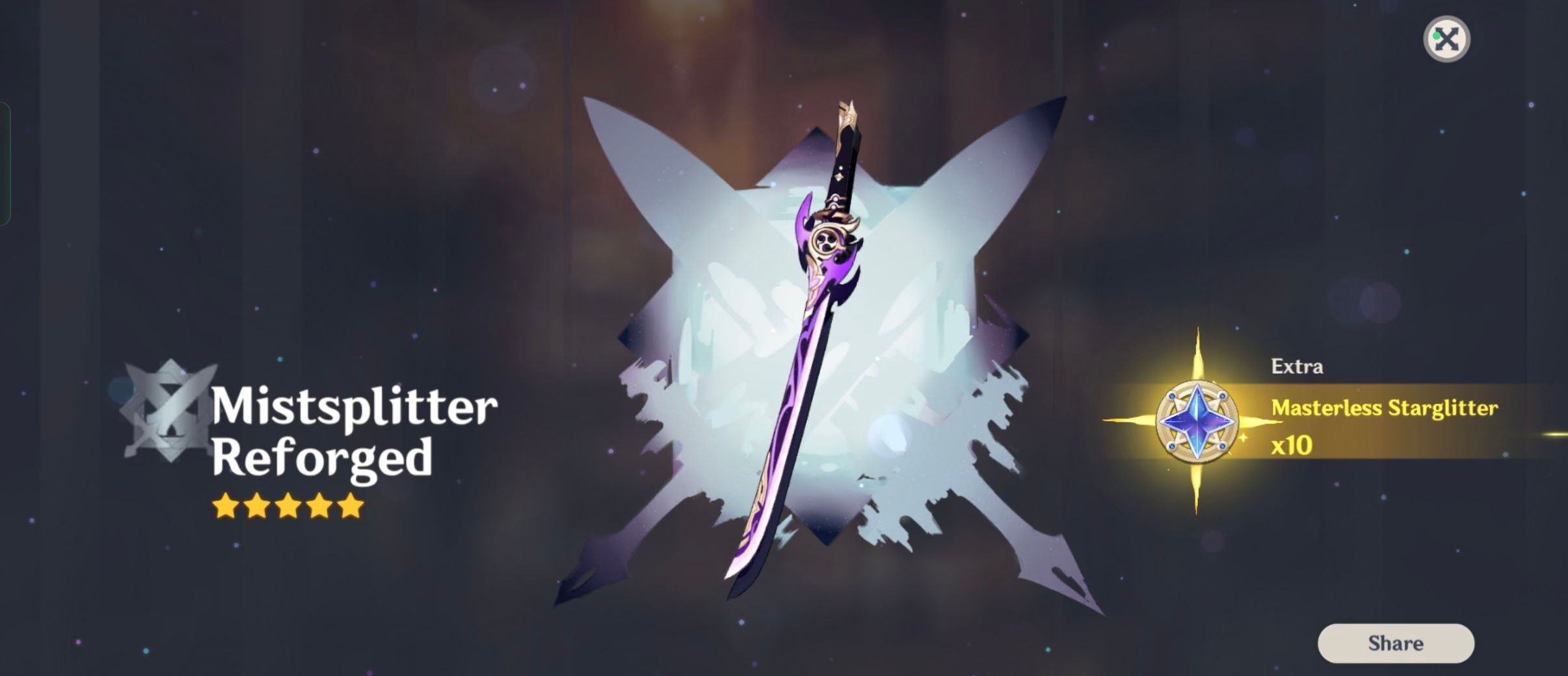Dismiss the reveal with the X button
1568x676 pixels.
[1446, 40]
